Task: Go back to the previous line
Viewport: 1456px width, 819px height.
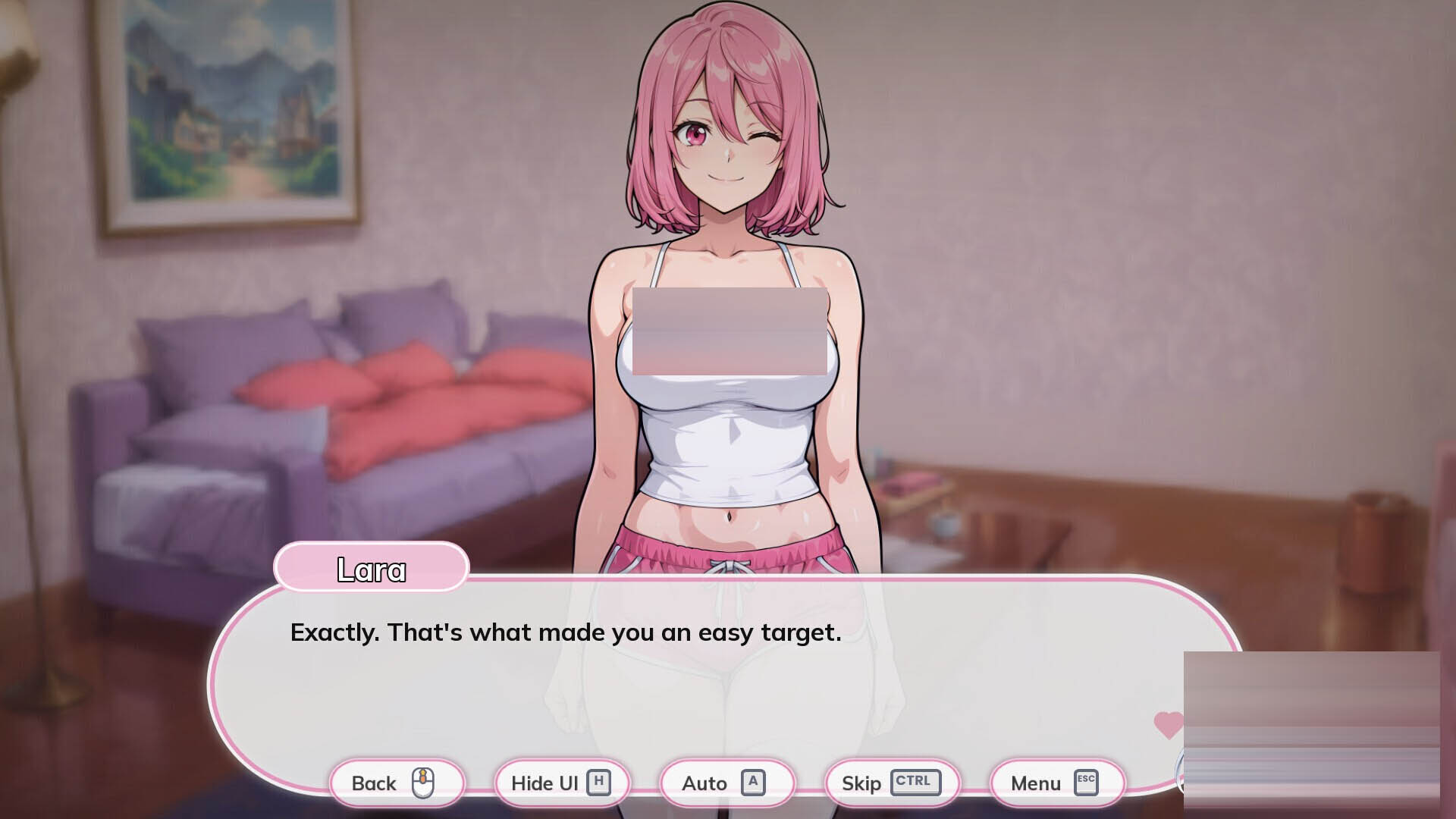Action: pos(396,783)
